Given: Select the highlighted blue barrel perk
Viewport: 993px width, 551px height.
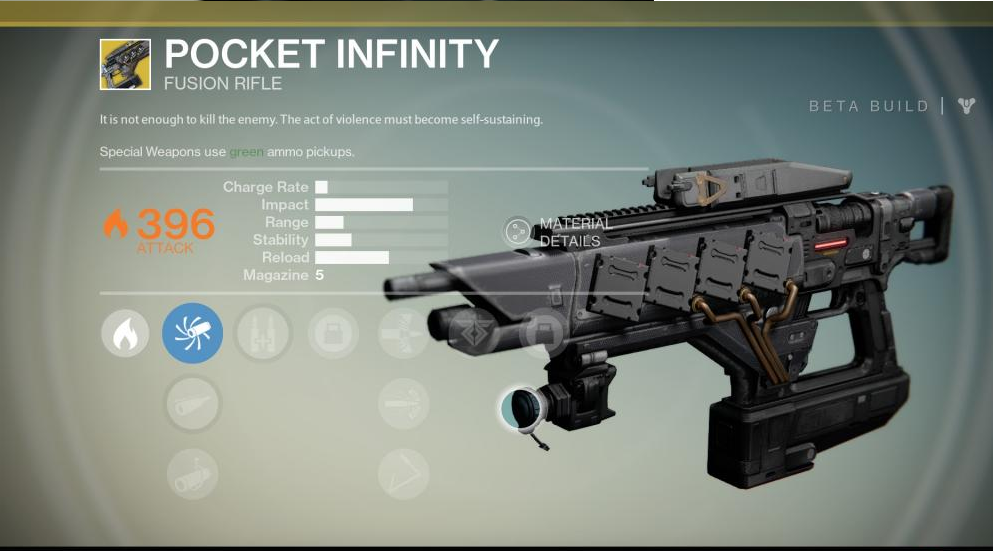Looking at the screenshot, I should click(x=192, y=333).
